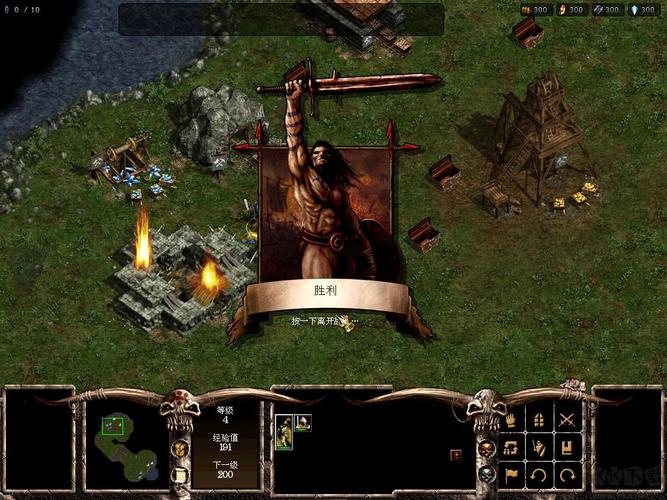Activate the hand stop command
This screenshot has height=500, width=667.
pyautogui.click(x=513, y=420)
